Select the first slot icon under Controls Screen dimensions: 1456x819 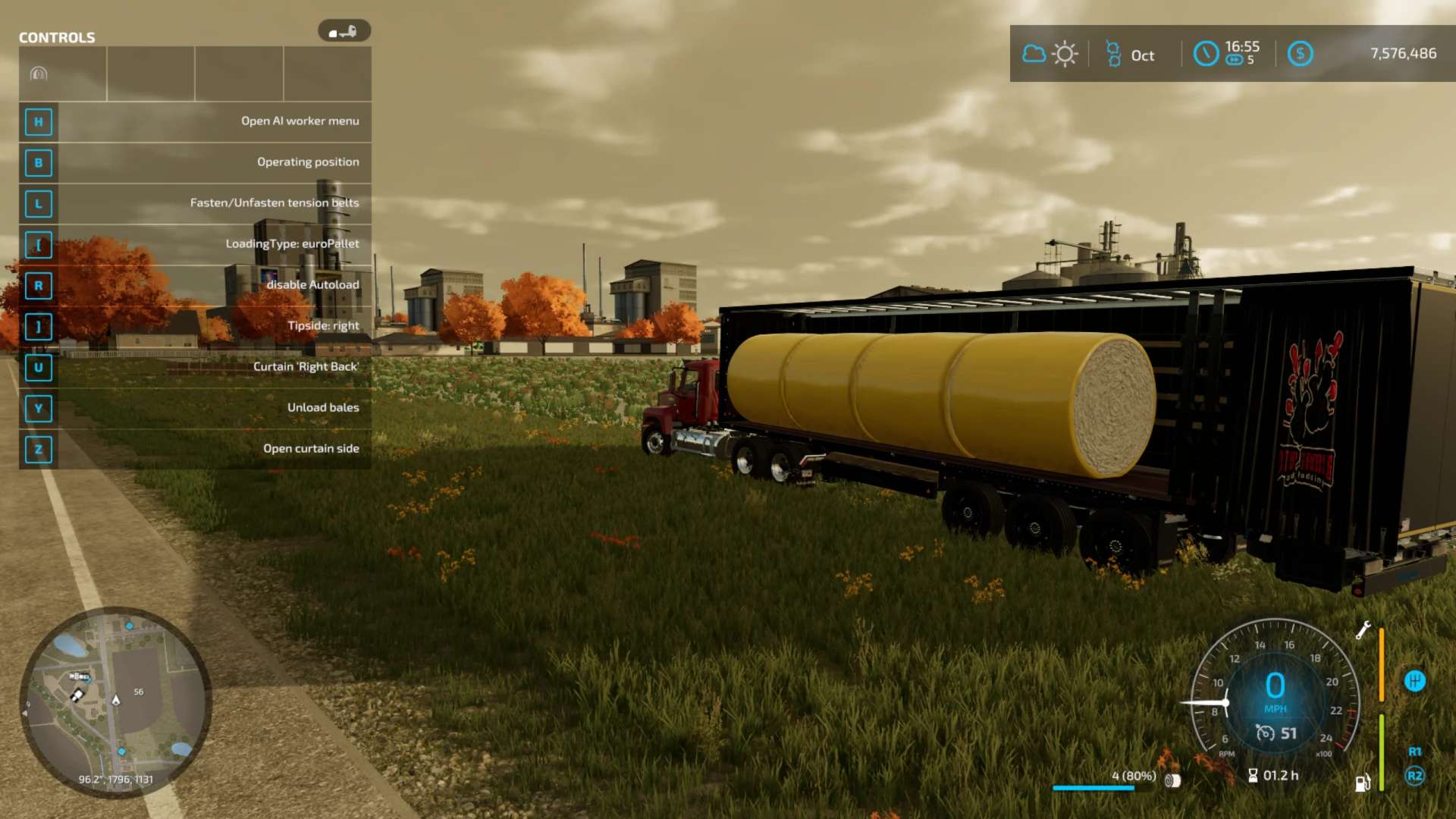click(39, 74)
